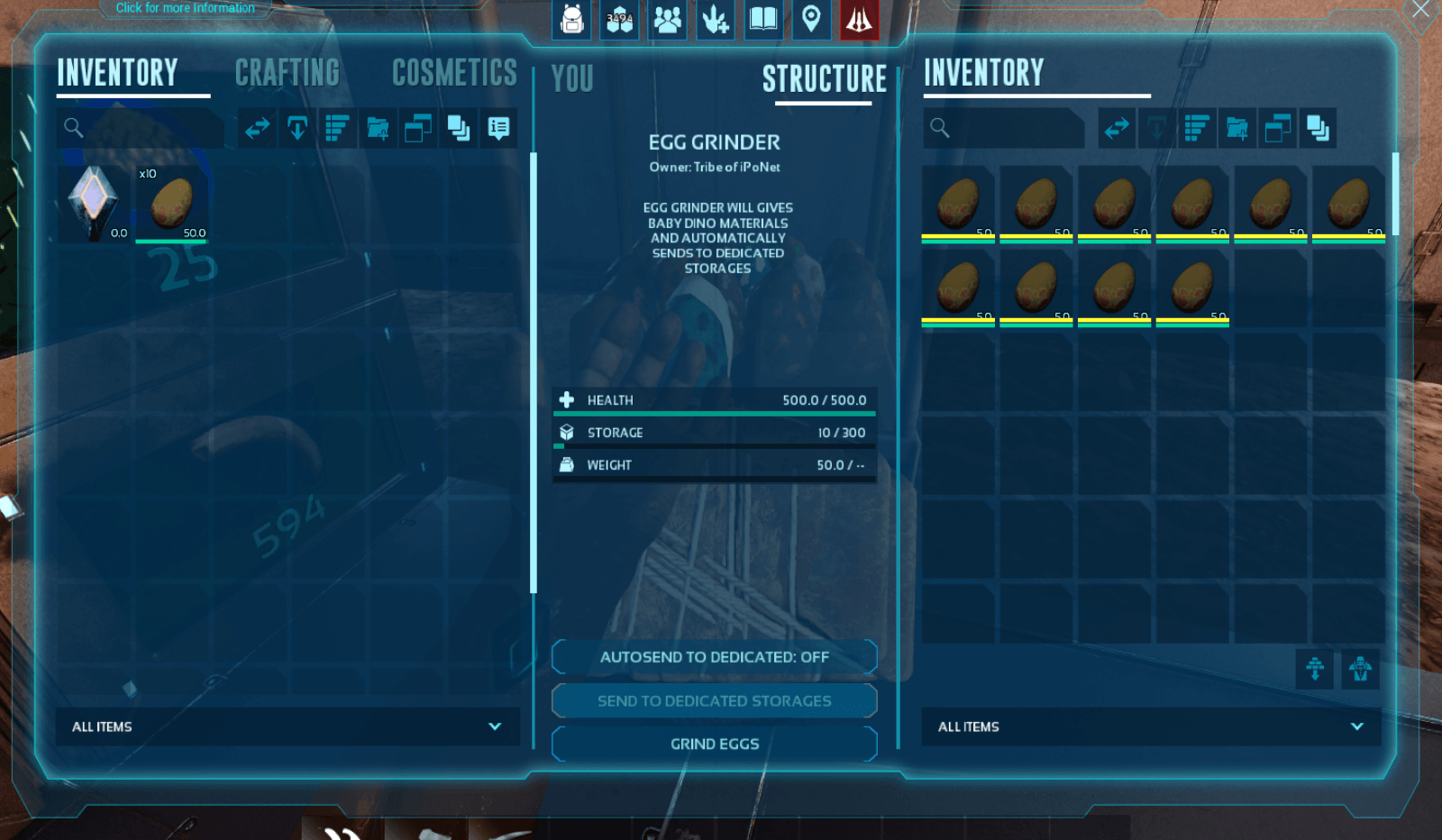Open the Cosmetics tab
The height and width of the screenshot is (840, 1442).
(x=454, y=73)
